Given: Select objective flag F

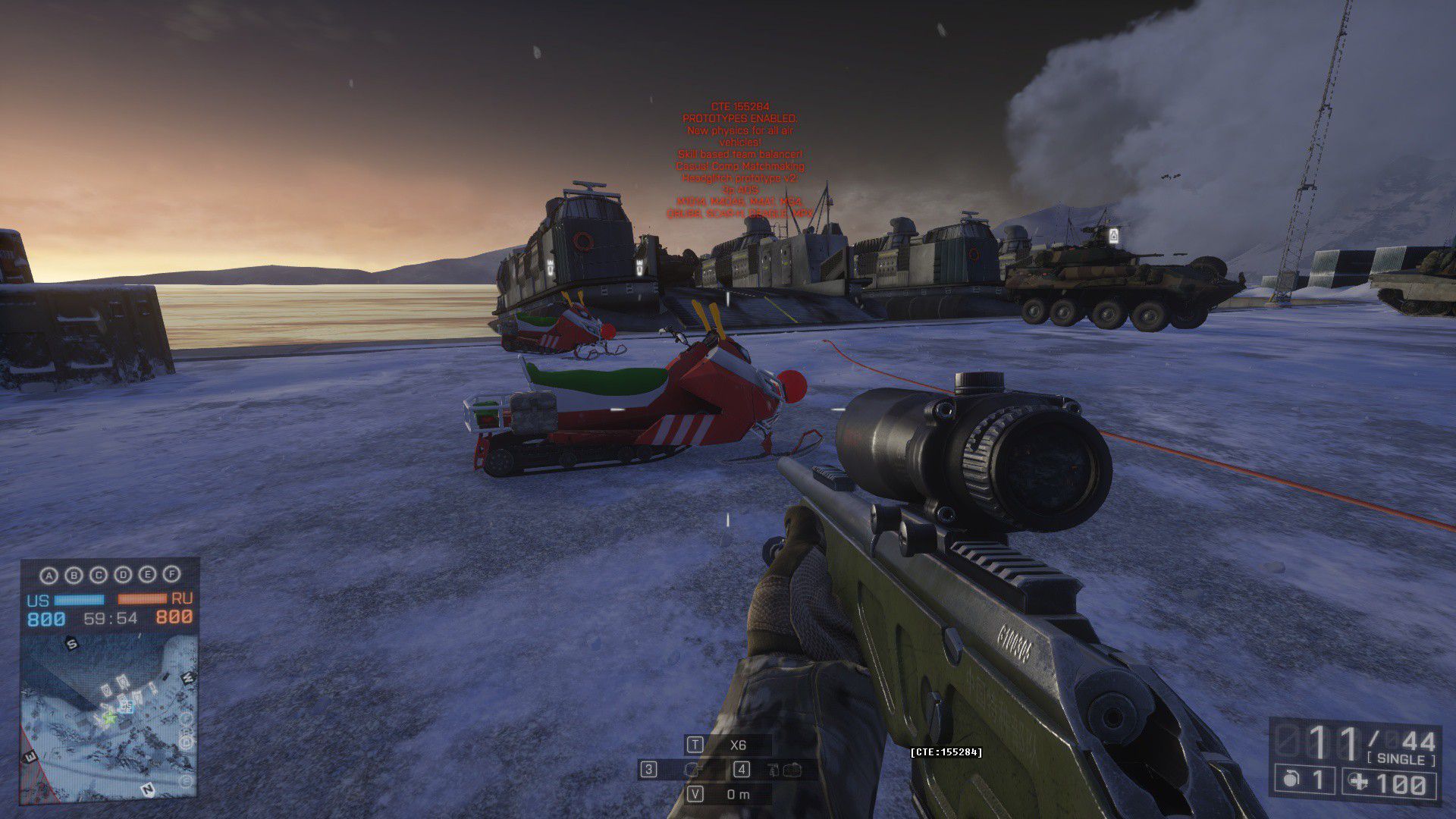Looking at the screenshot, I should tap(172, 575).
